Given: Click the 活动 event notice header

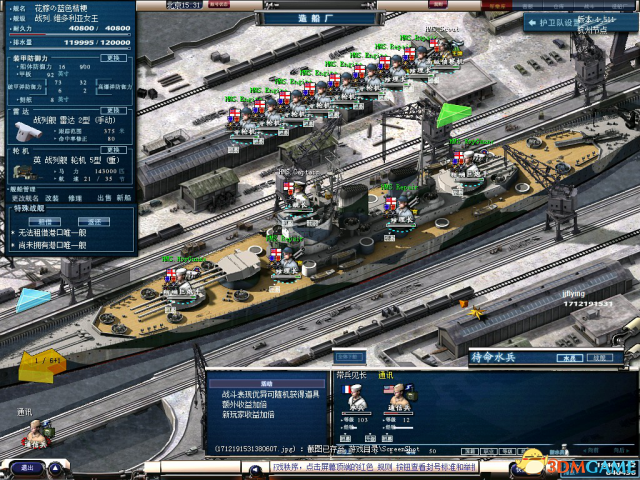Looking at the screenshot, I should coord(266,383).
